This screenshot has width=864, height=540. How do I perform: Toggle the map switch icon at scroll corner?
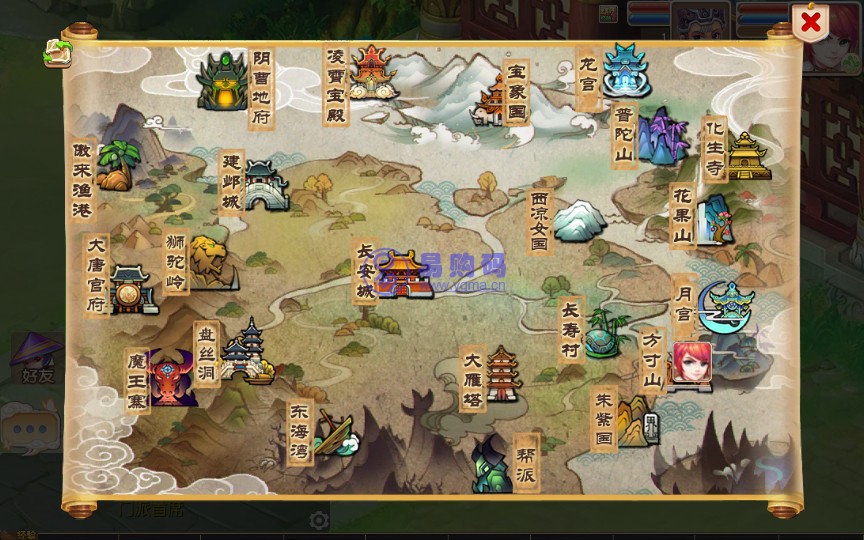click(x=57, y=54)
